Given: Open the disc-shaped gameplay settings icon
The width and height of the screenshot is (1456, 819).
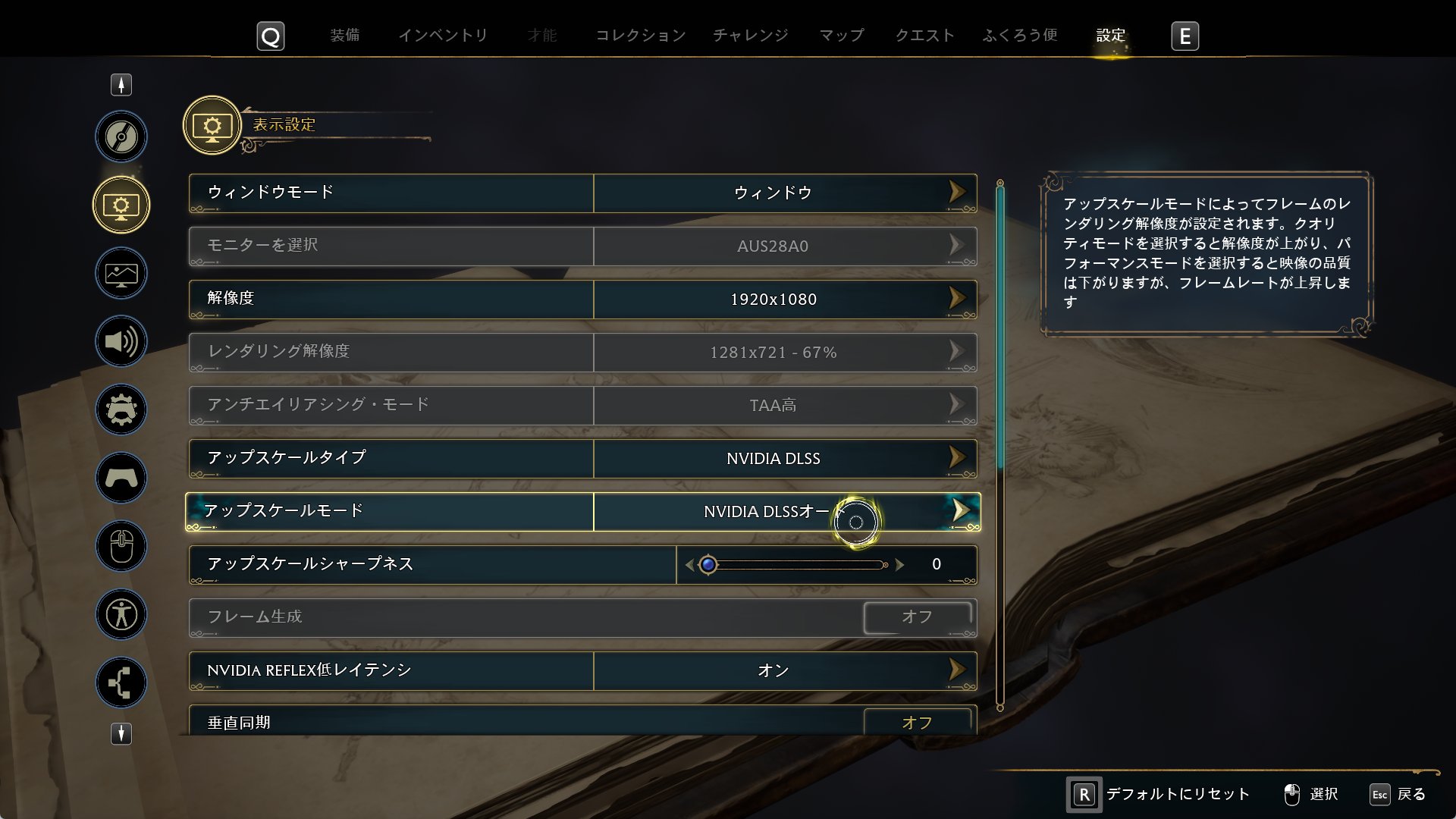Looking at the screenshot, I should [x=121, y=136].
